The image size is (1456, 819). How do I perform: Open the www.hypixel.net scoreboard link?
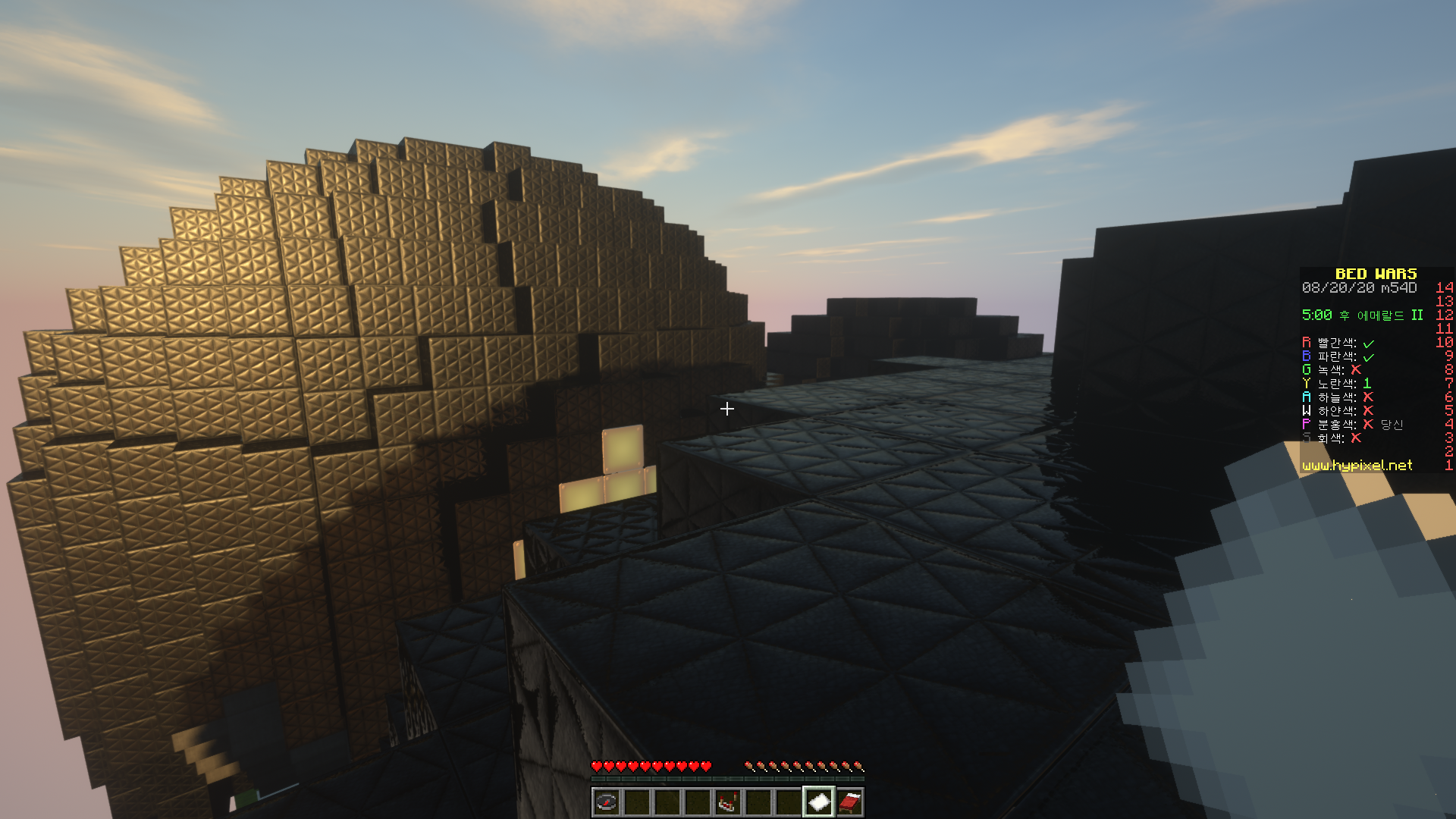tap(1357, 466)
